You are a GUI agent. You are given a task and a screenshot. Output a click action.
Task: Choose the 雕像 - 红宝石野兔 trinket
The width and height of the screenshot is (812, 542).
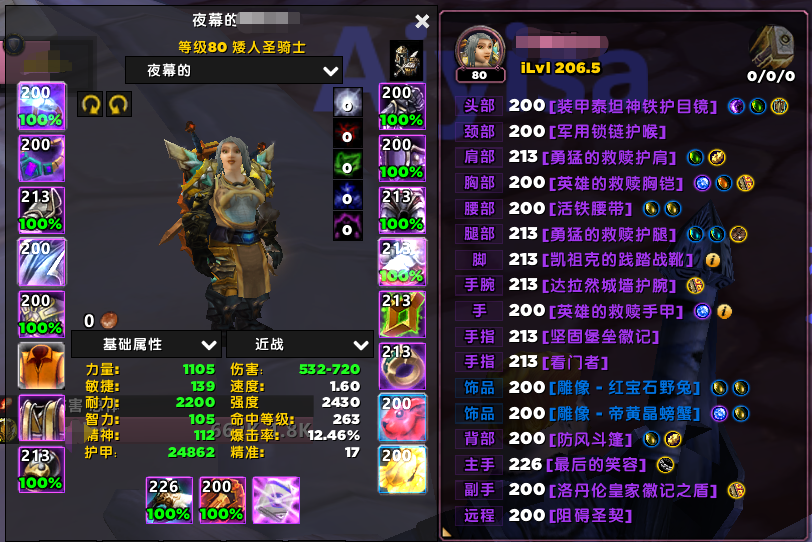(627, 387)
